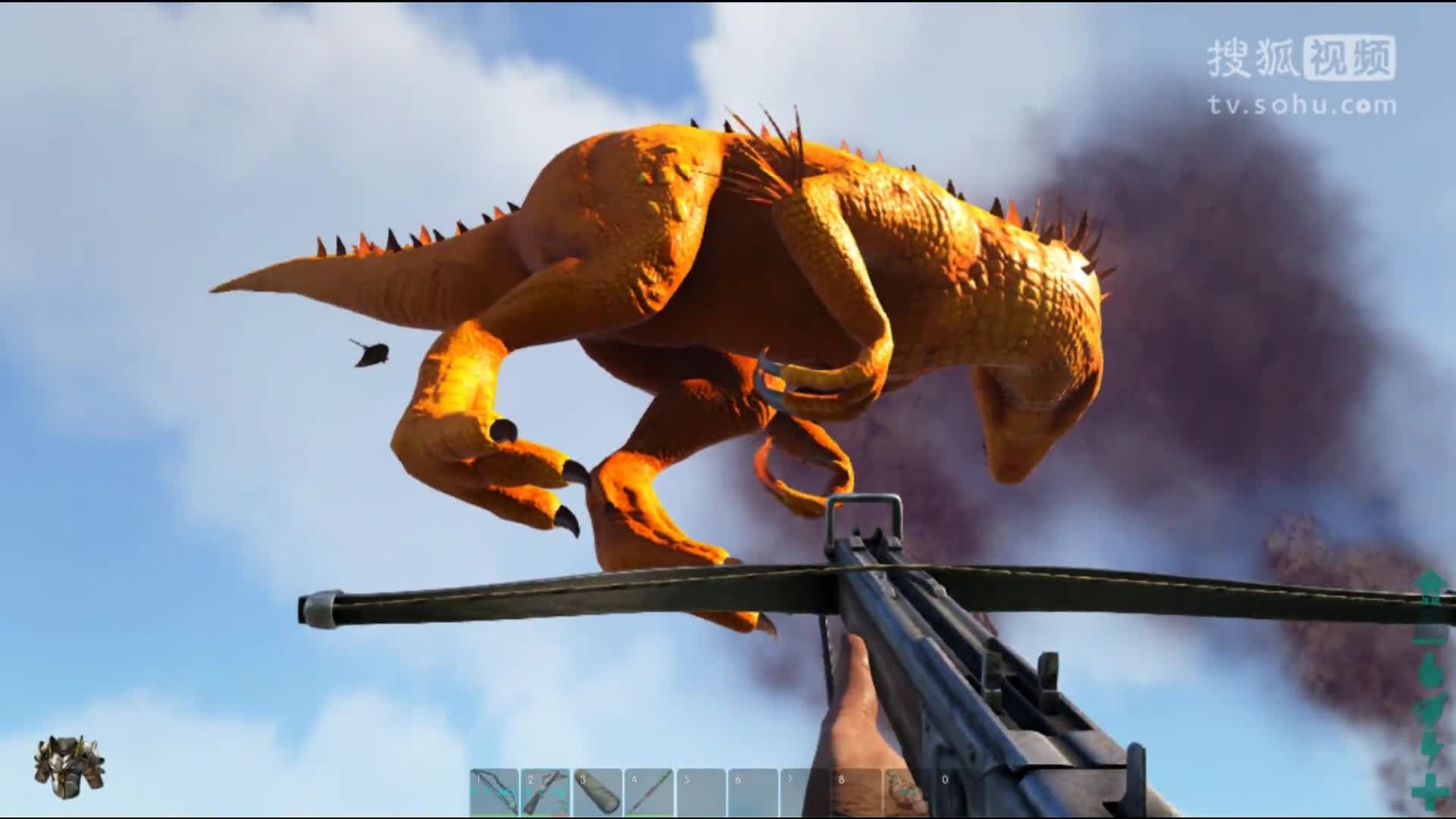
Task: Select the bow in hotbar slot 1
Action: [x=494, y=792]
